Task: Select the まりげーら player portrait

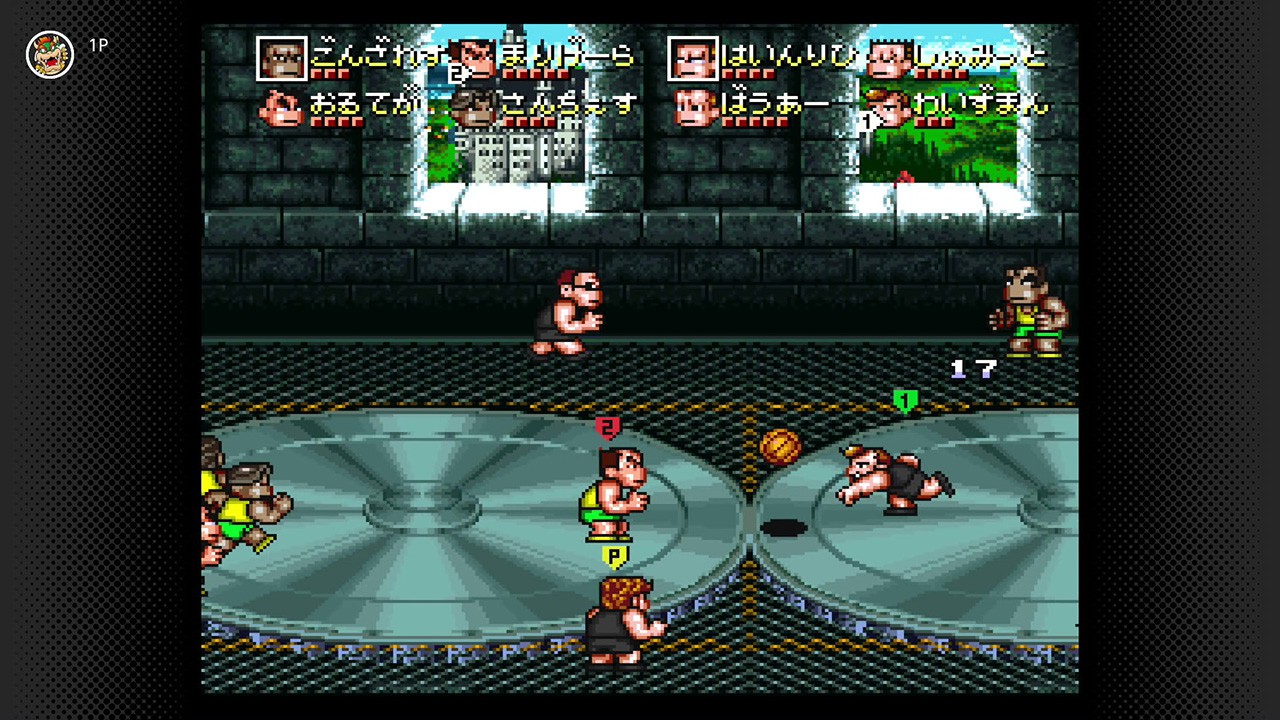Action: pos(476,58)
